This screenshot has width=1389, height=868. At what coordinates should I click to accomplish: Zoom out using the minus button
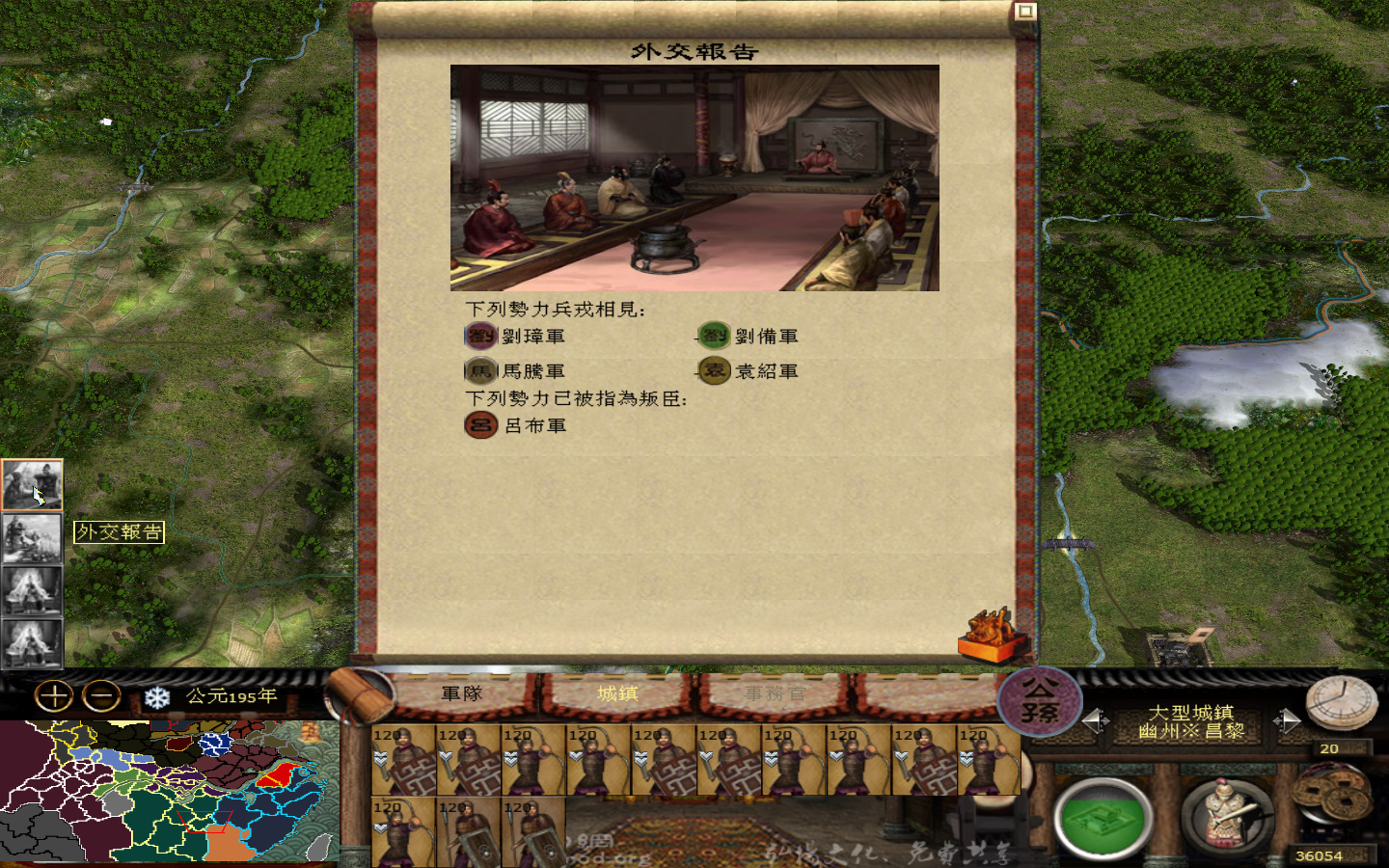tap(98, 696)
